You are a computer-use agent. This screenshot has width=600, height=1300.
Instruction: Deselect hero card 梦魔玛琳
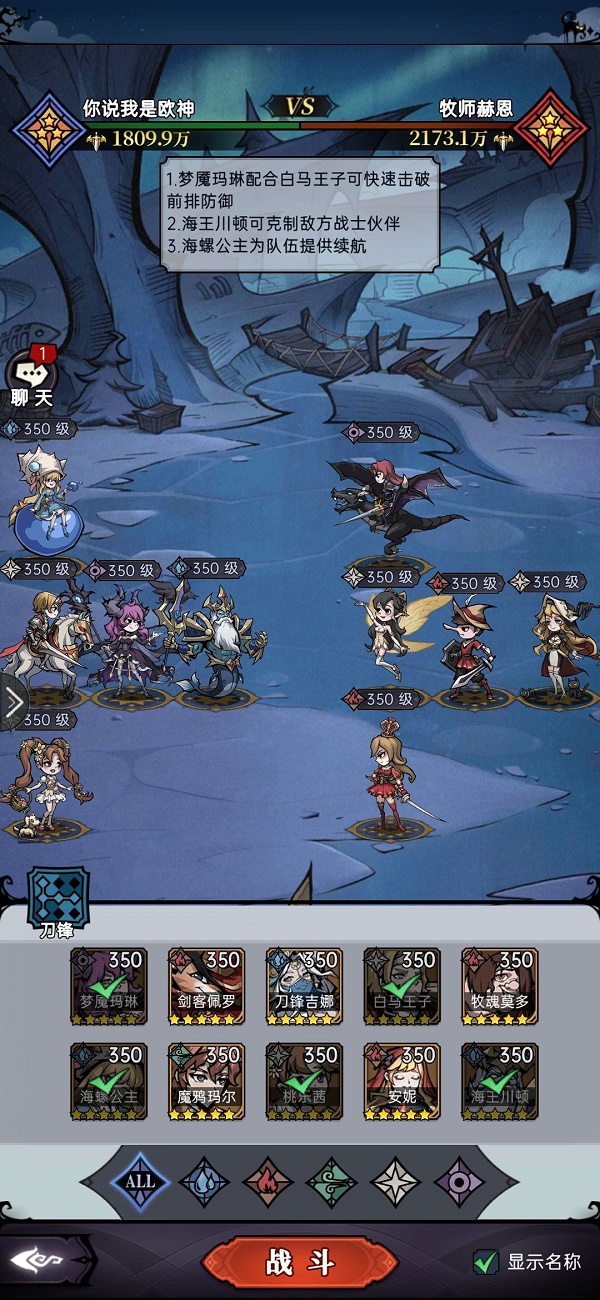108,986
